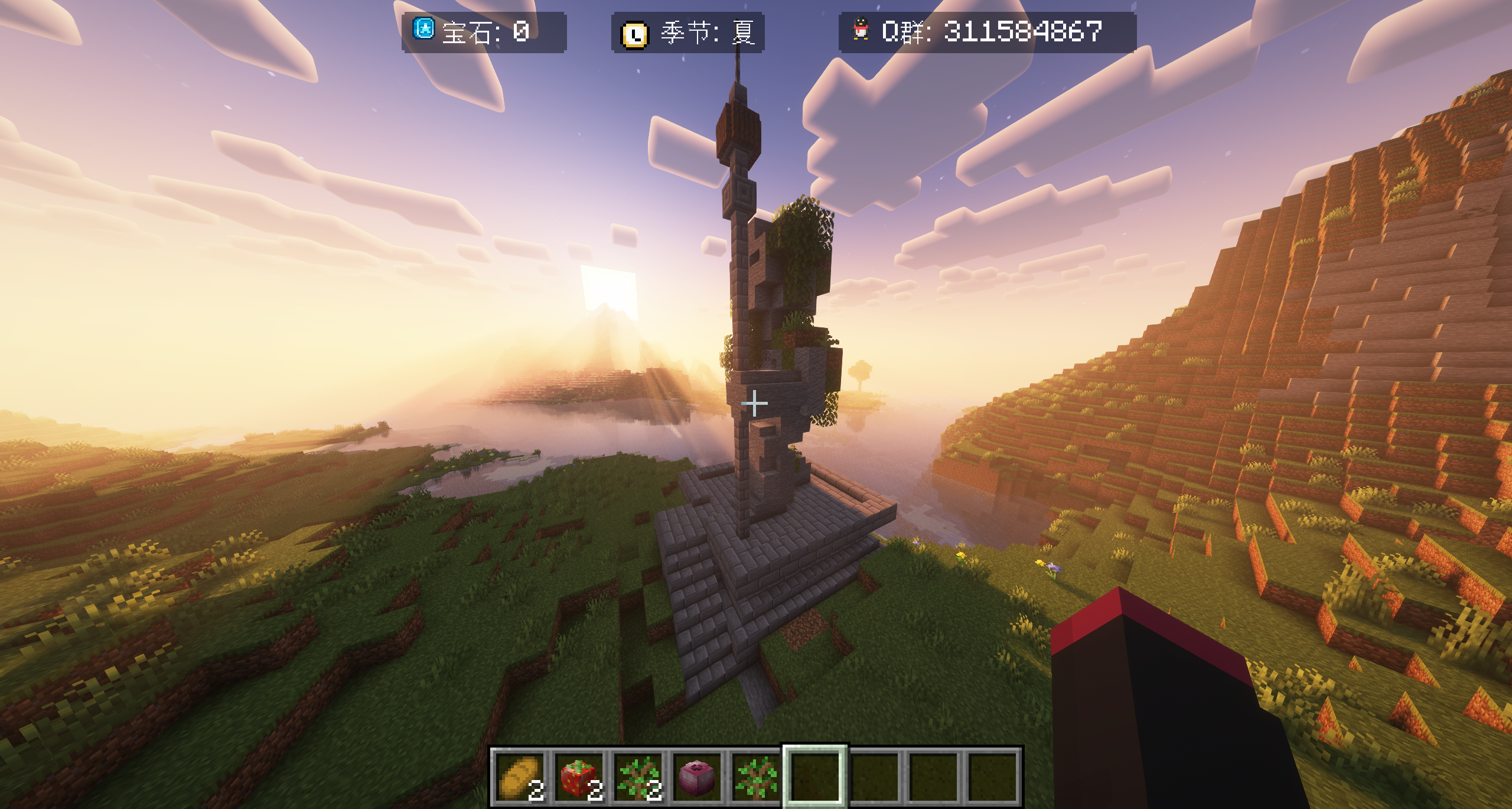Select the single sapling slot

click(x=755, y=778)
